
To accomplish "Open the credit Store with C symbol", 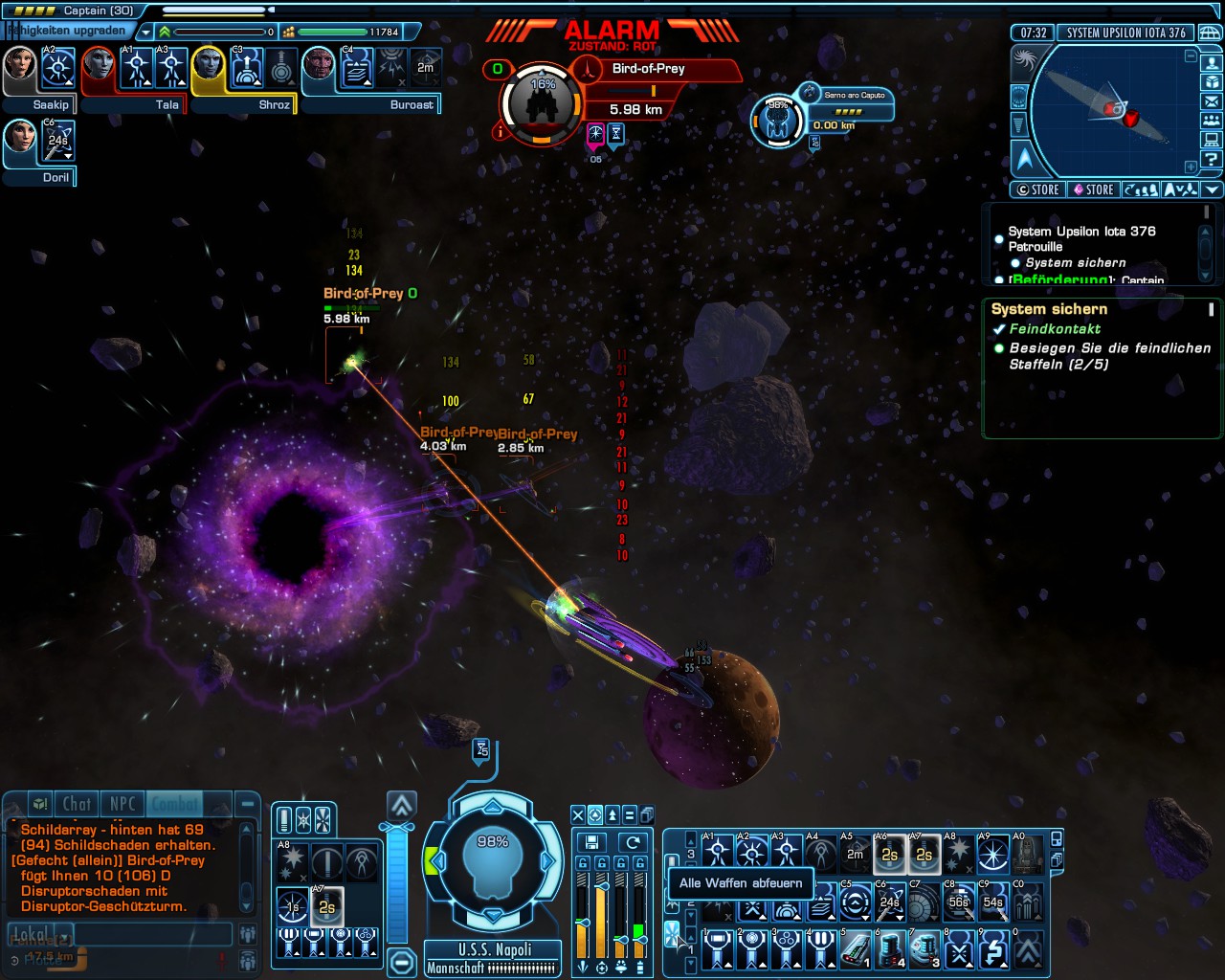I will (x=1037, y=189).
